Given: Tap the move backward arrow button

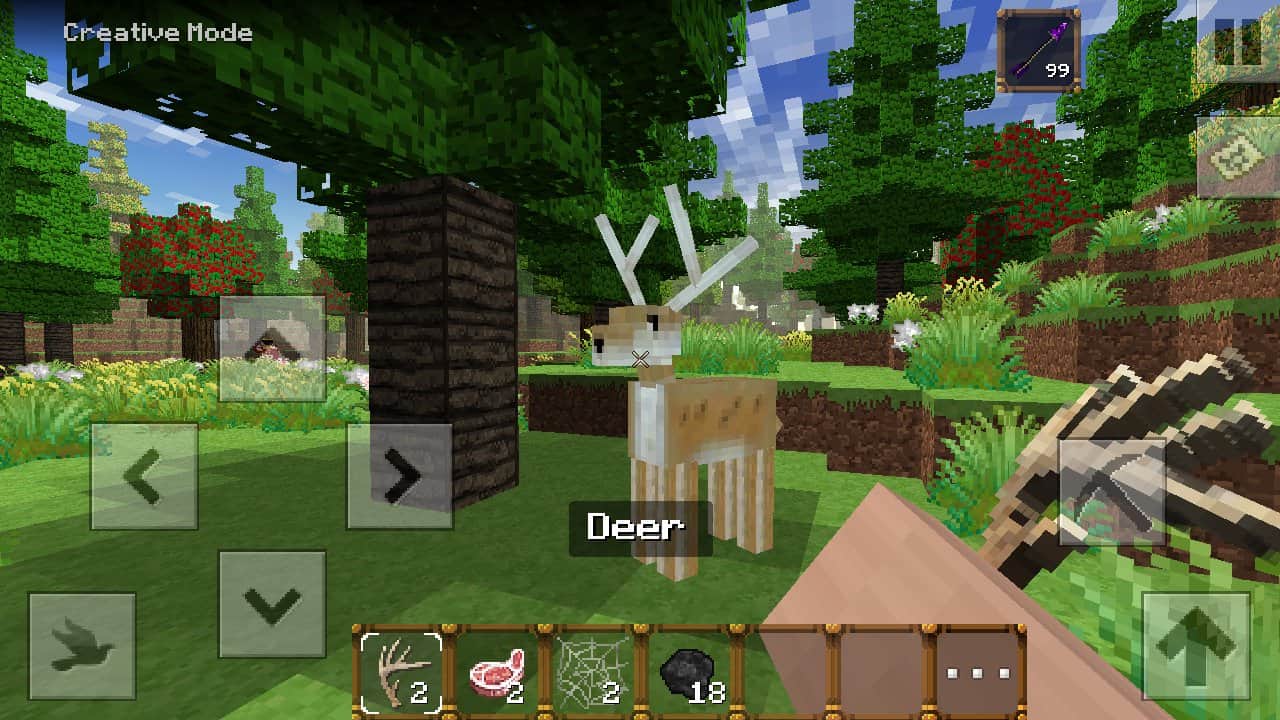Looking at the screenshot, I should 272,603.
